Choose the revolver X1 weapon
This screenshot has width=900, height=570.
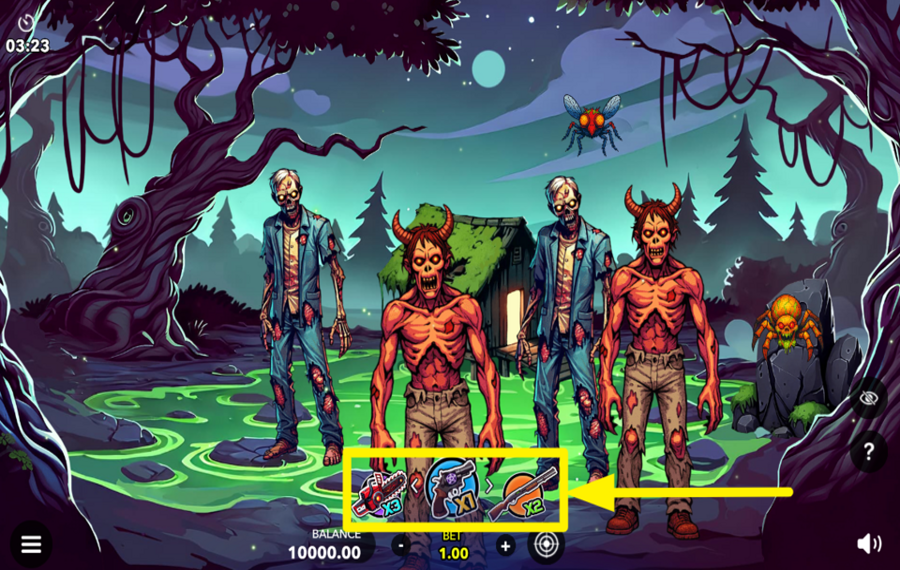point(451,488)
